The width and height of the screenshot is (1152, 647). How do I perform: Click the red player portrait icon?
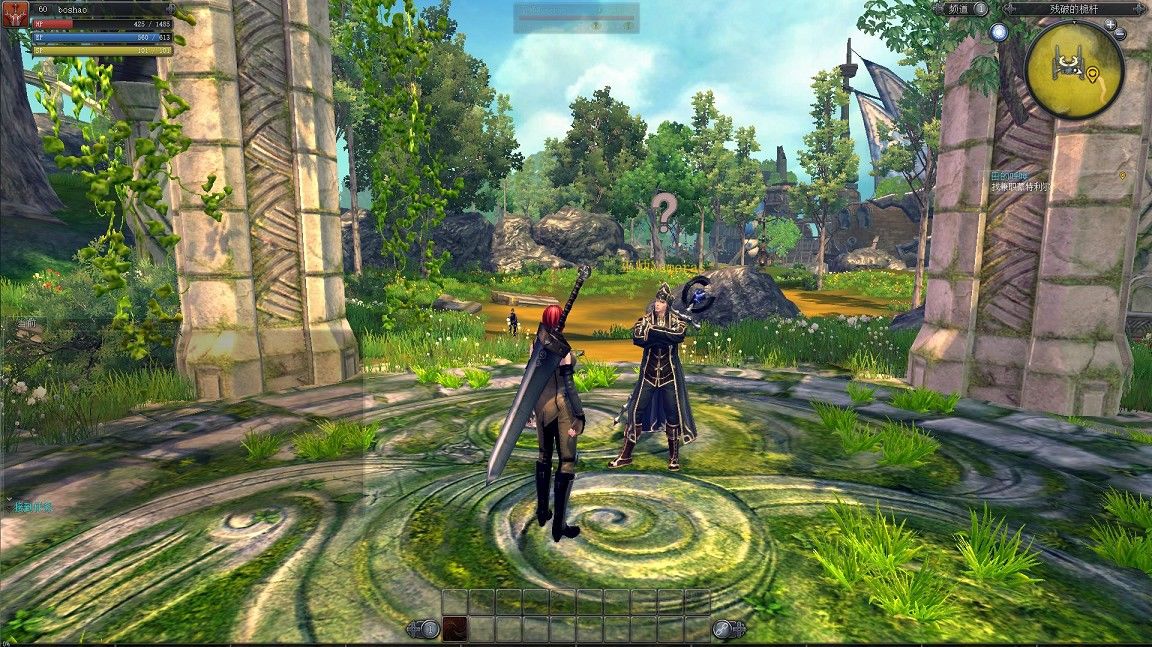(15, 15)
